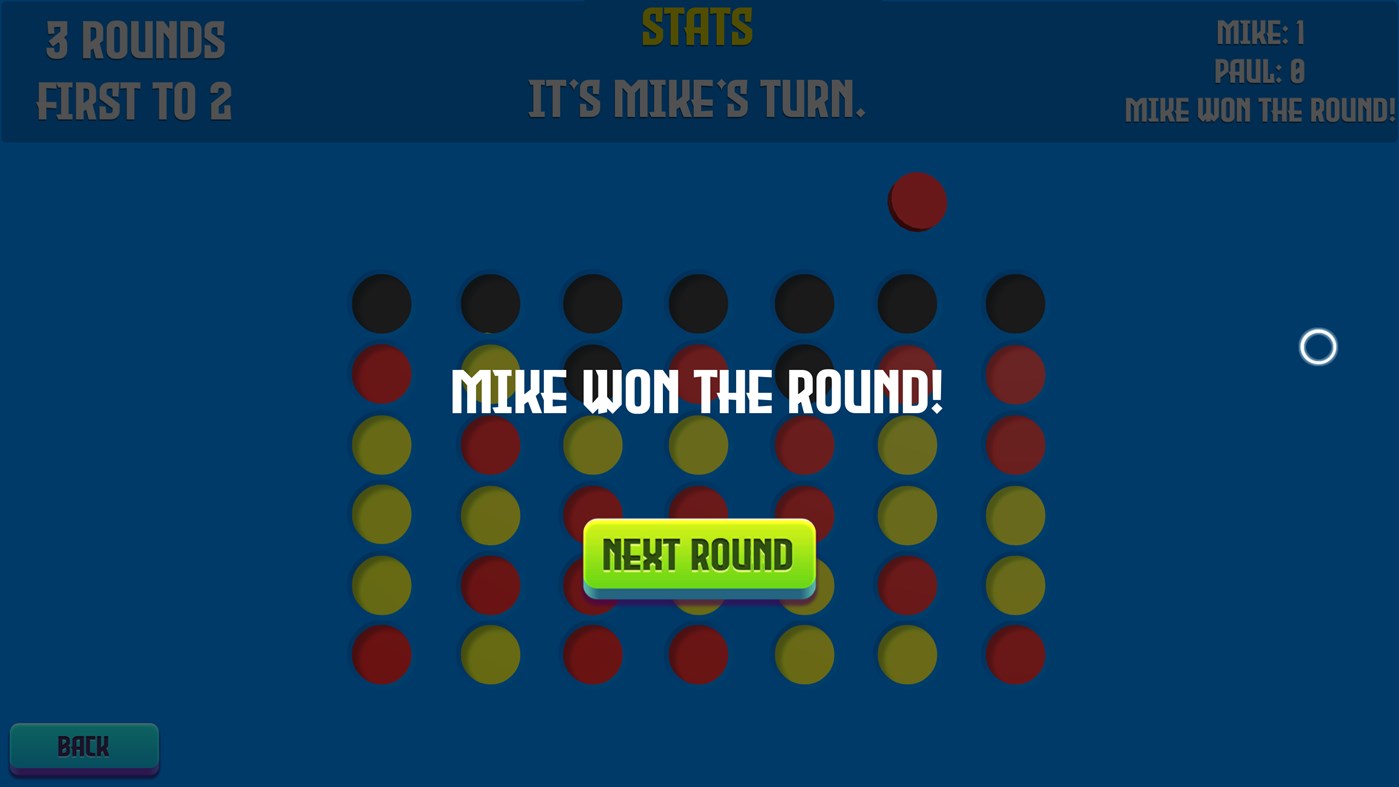Click the PAUL: 0 score display
This screenshot has height=787, width=1399.
(1258, 71)
